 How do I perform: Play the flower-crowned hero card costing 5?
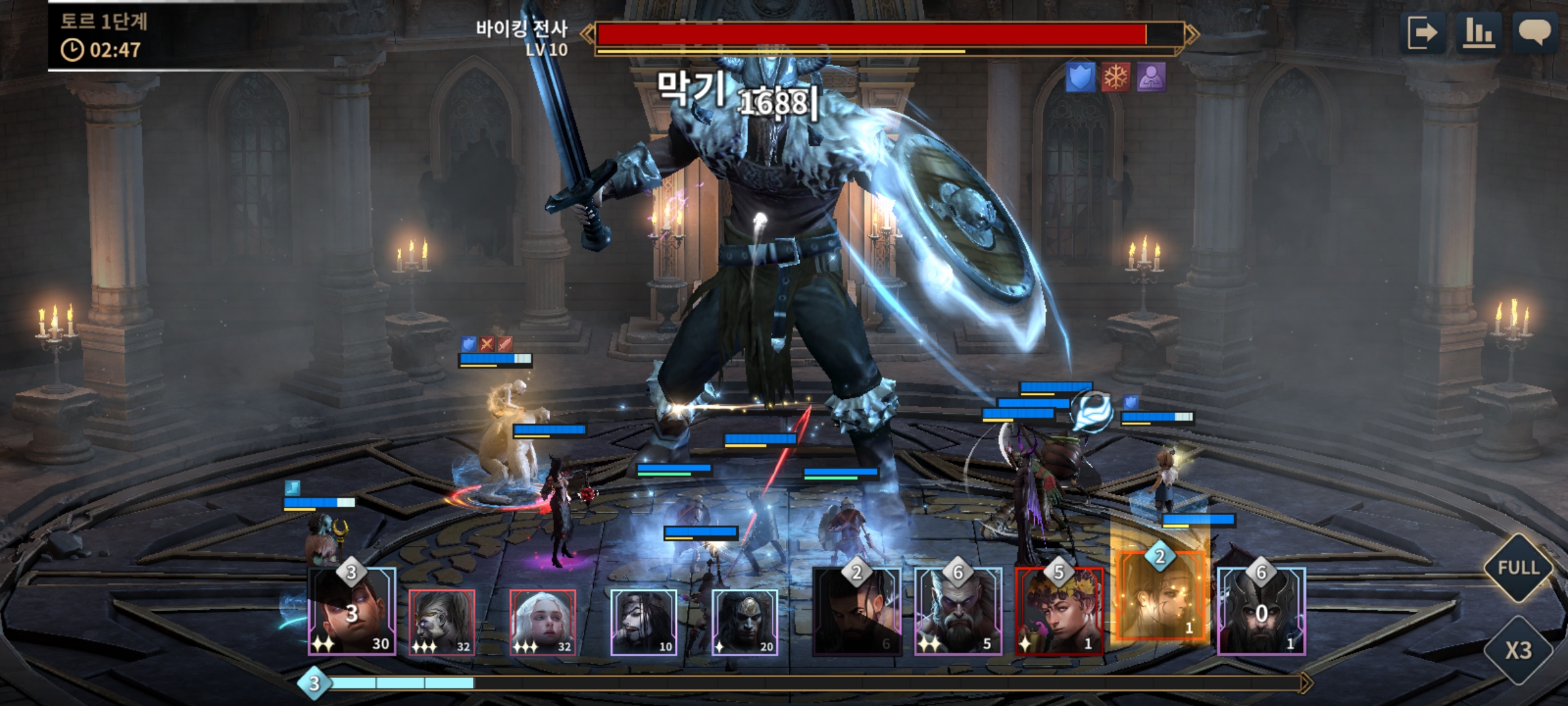pyautogui.click(x=1059, y=611)
